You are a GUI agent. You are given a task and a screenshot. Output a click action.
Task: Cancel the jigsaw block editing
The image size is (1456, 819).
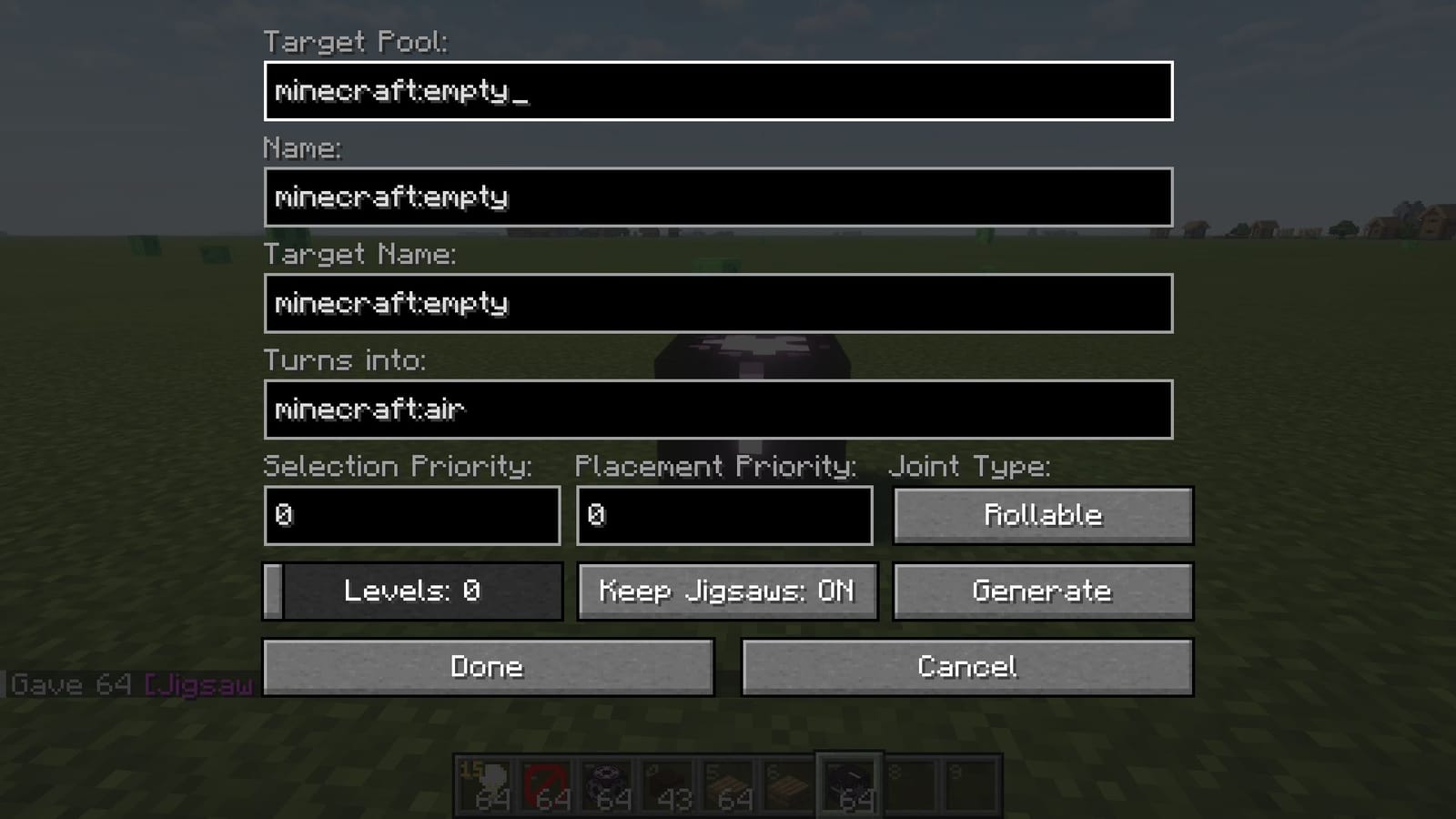[x=967, y=666]
